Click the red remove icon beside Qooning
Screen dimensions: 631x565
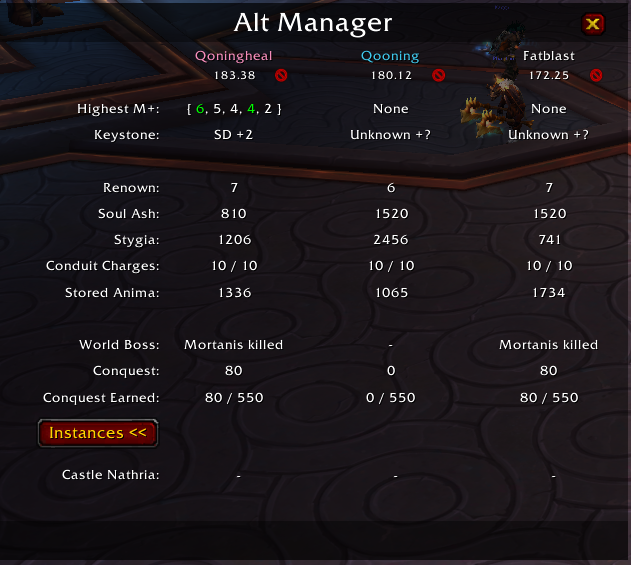pos(438,75)
